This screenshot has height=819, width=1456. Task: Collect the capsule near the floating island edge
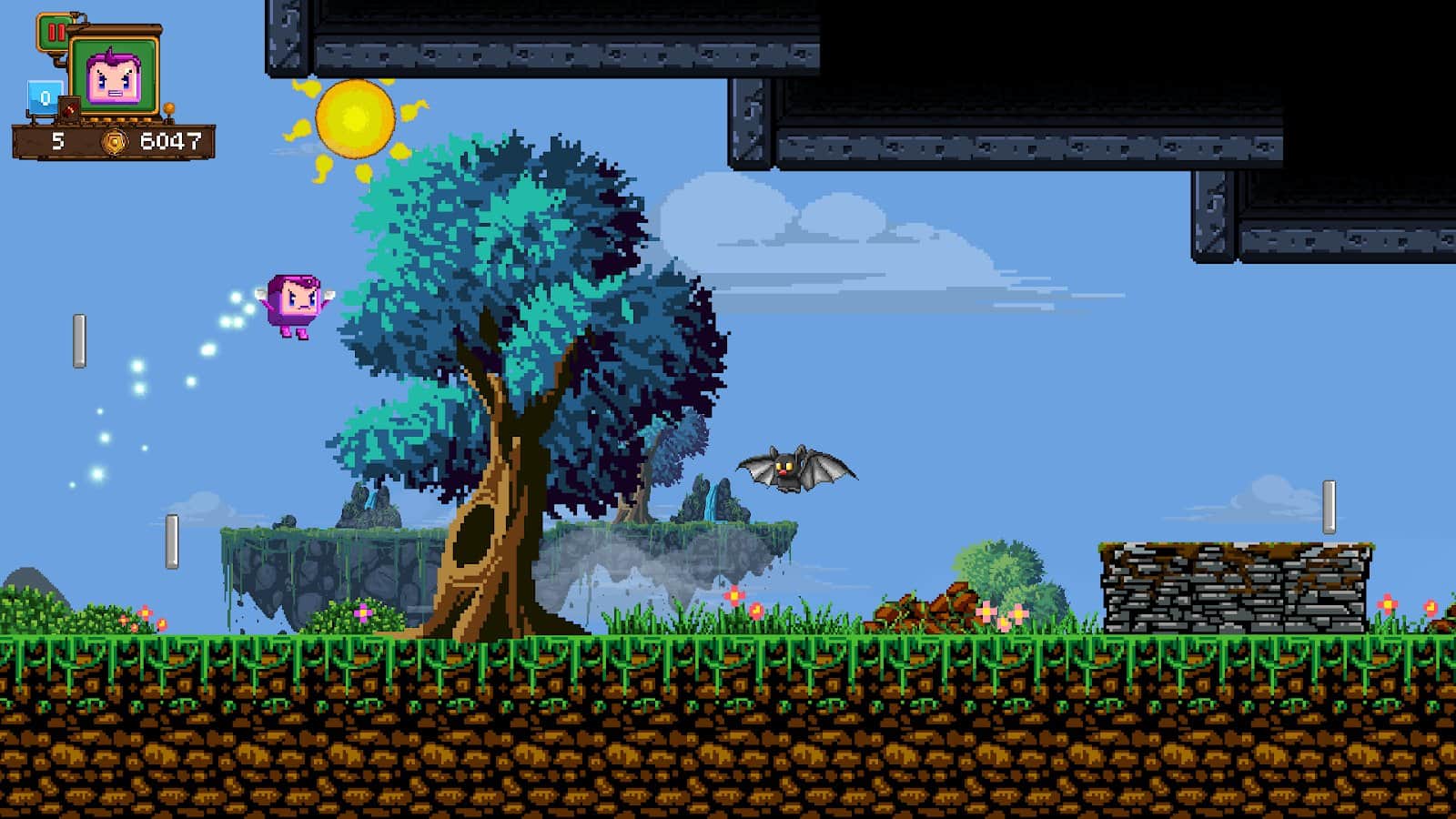[171, 541]
